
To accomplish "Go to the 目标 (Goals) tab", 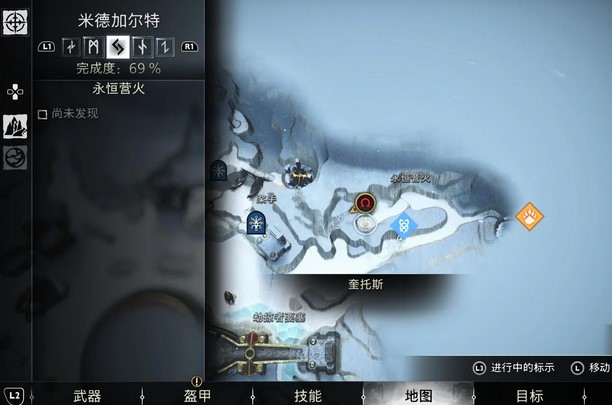I will click(530, 395).
